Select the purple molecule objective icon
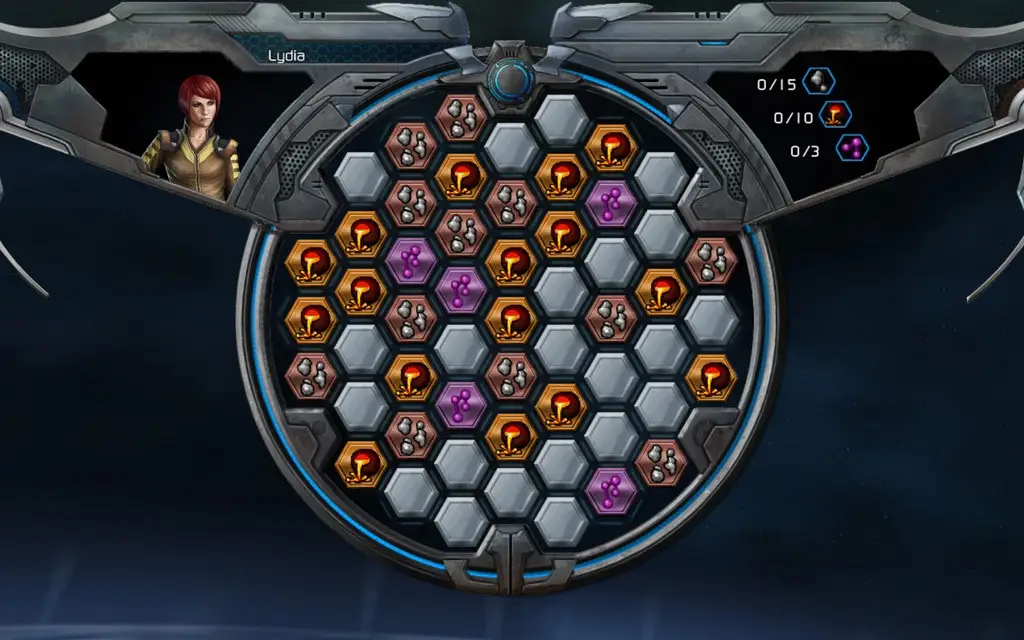 (852, 150)
